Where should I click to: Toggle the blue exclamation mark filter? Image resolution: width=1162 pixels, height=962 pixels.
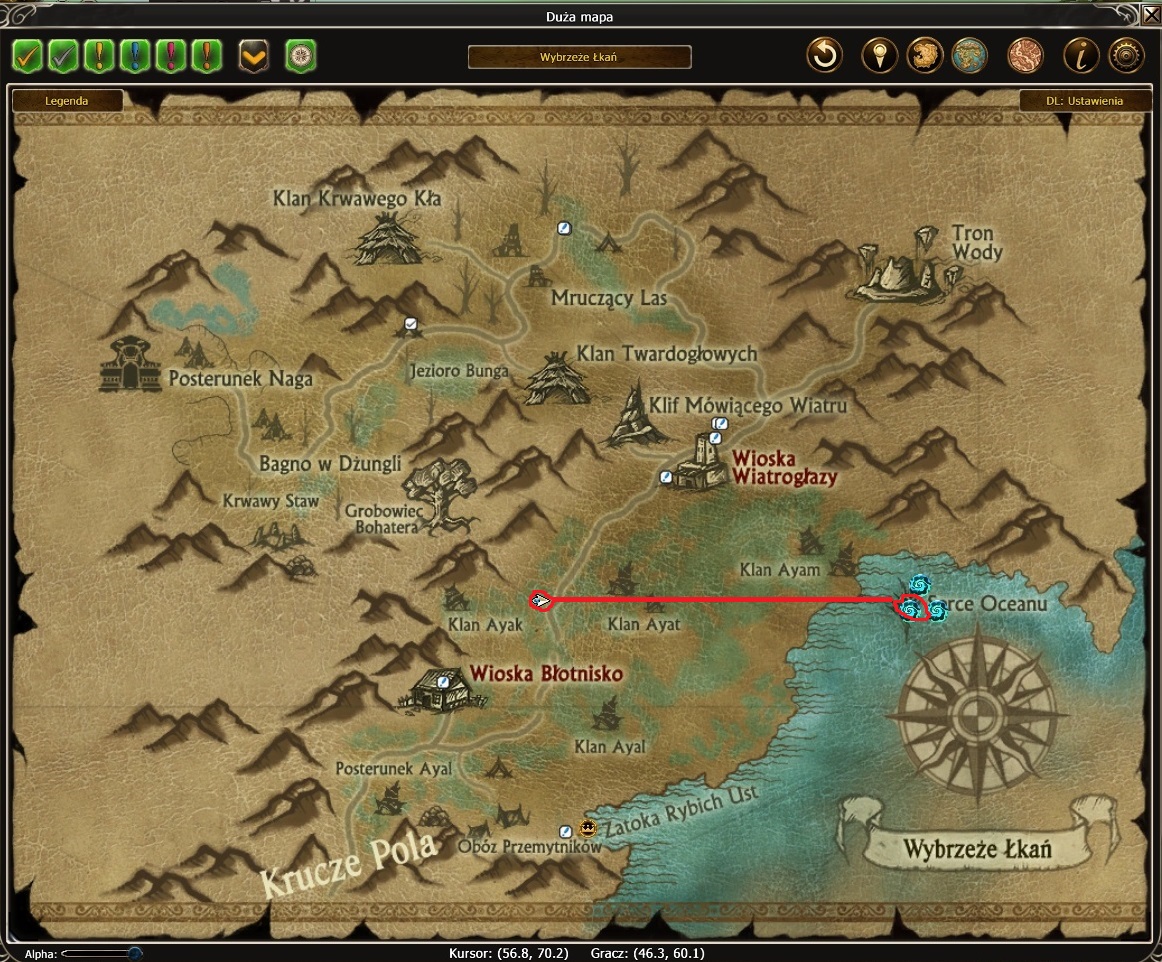pos(135,56)
